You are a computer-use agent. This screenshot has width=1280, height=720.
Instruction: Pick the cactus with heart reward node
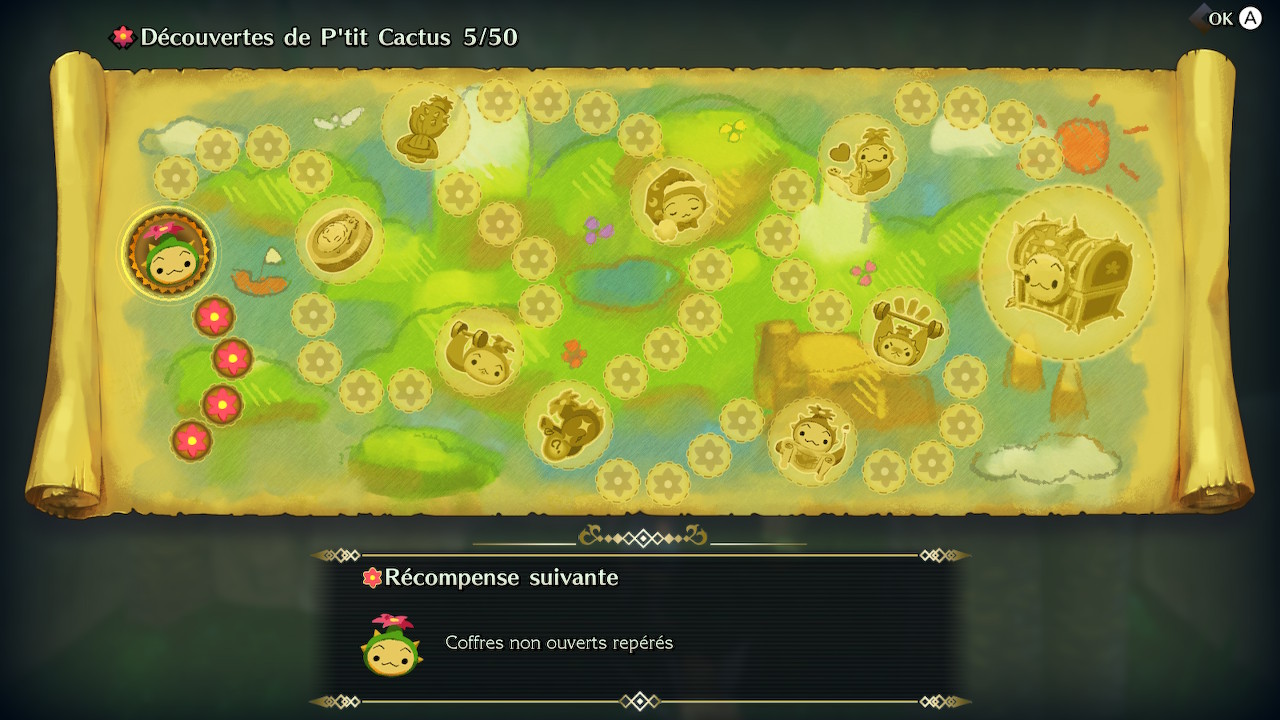pyautogui.click(x=862, y=158)
